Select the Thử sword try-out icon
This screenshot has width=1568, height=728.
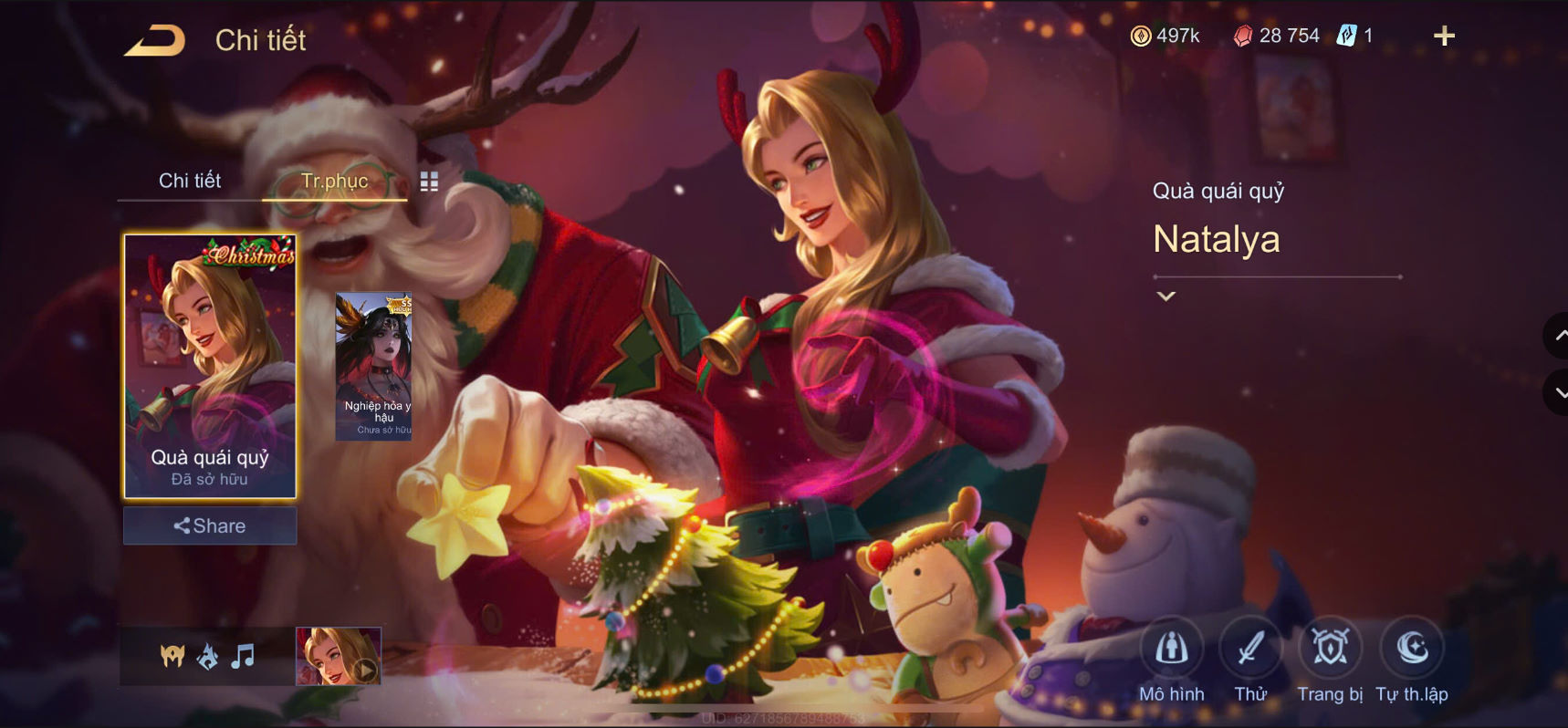point(1249,650)
